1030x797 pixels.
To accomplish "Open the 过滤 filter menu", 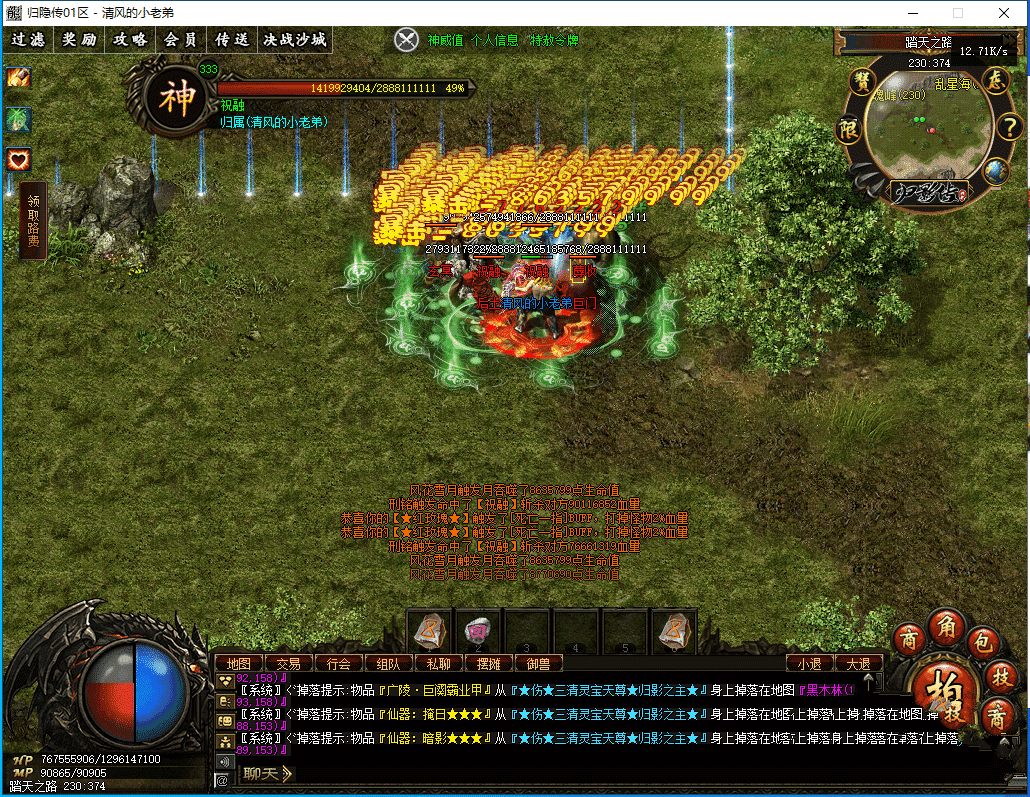I will (x=28, y=40).
